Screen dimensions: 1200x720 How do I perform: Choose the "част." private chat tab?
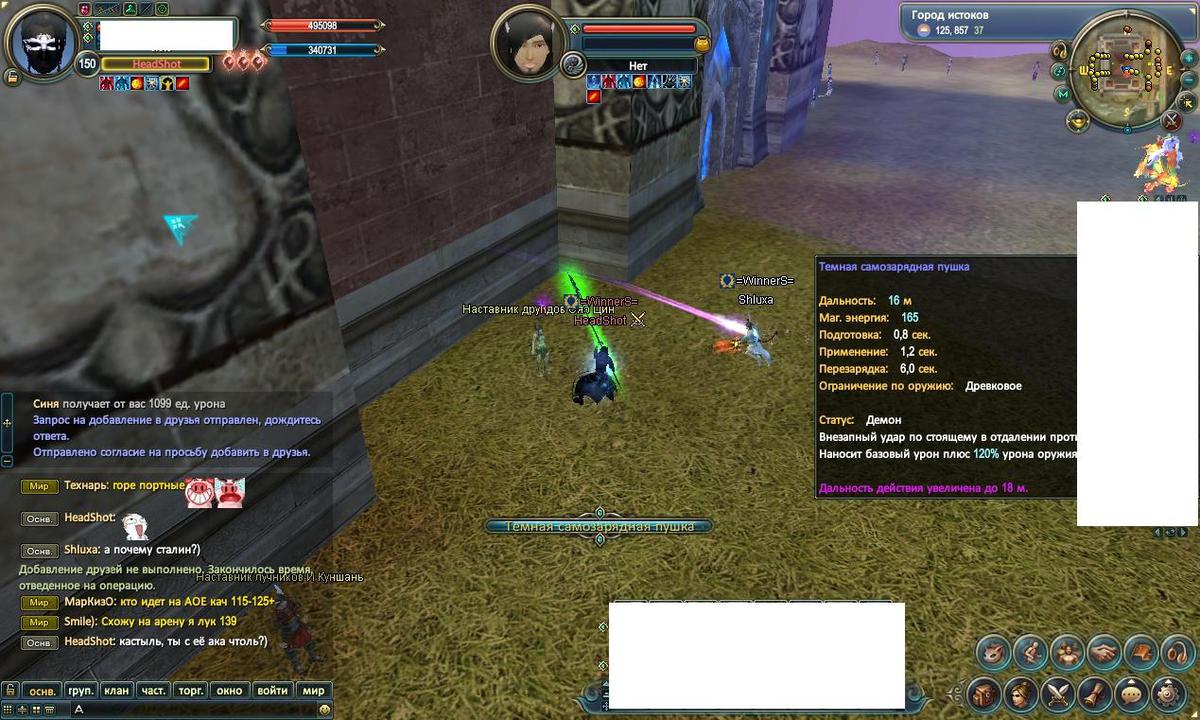(153, 690)
